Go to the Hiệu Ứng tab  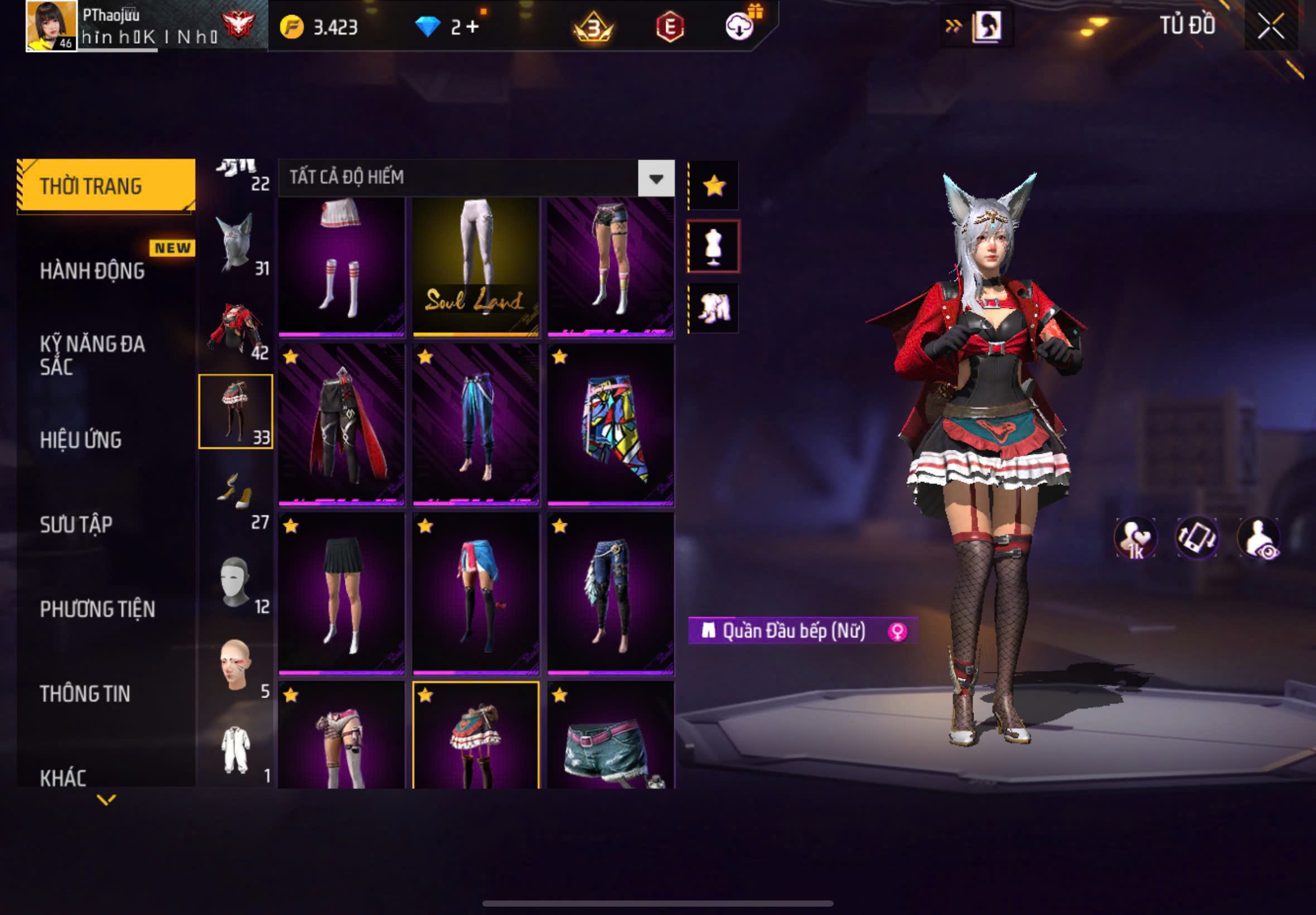81,440
